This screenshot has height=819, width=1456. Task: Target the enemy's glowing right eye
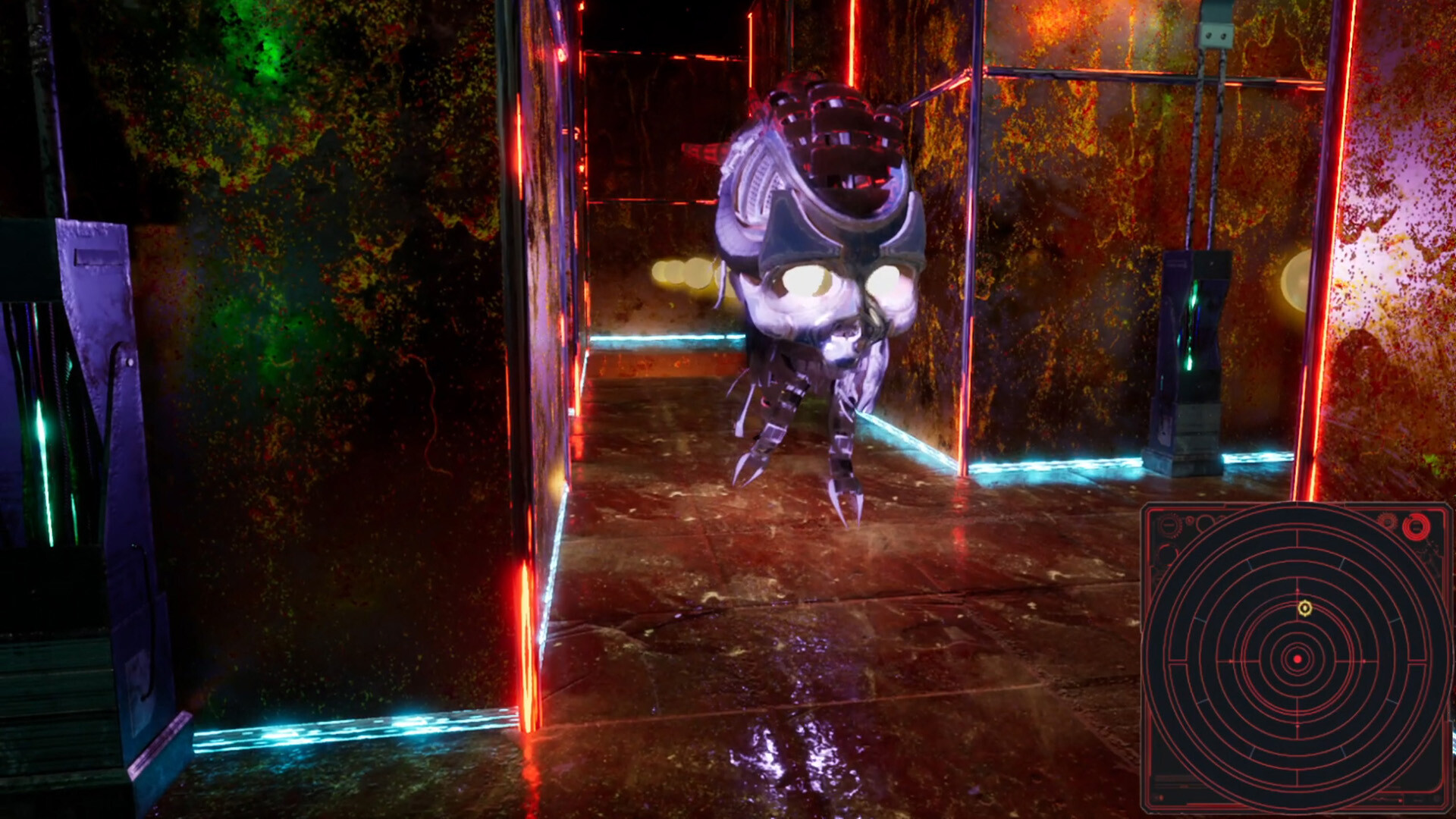[x=890, y=284]
